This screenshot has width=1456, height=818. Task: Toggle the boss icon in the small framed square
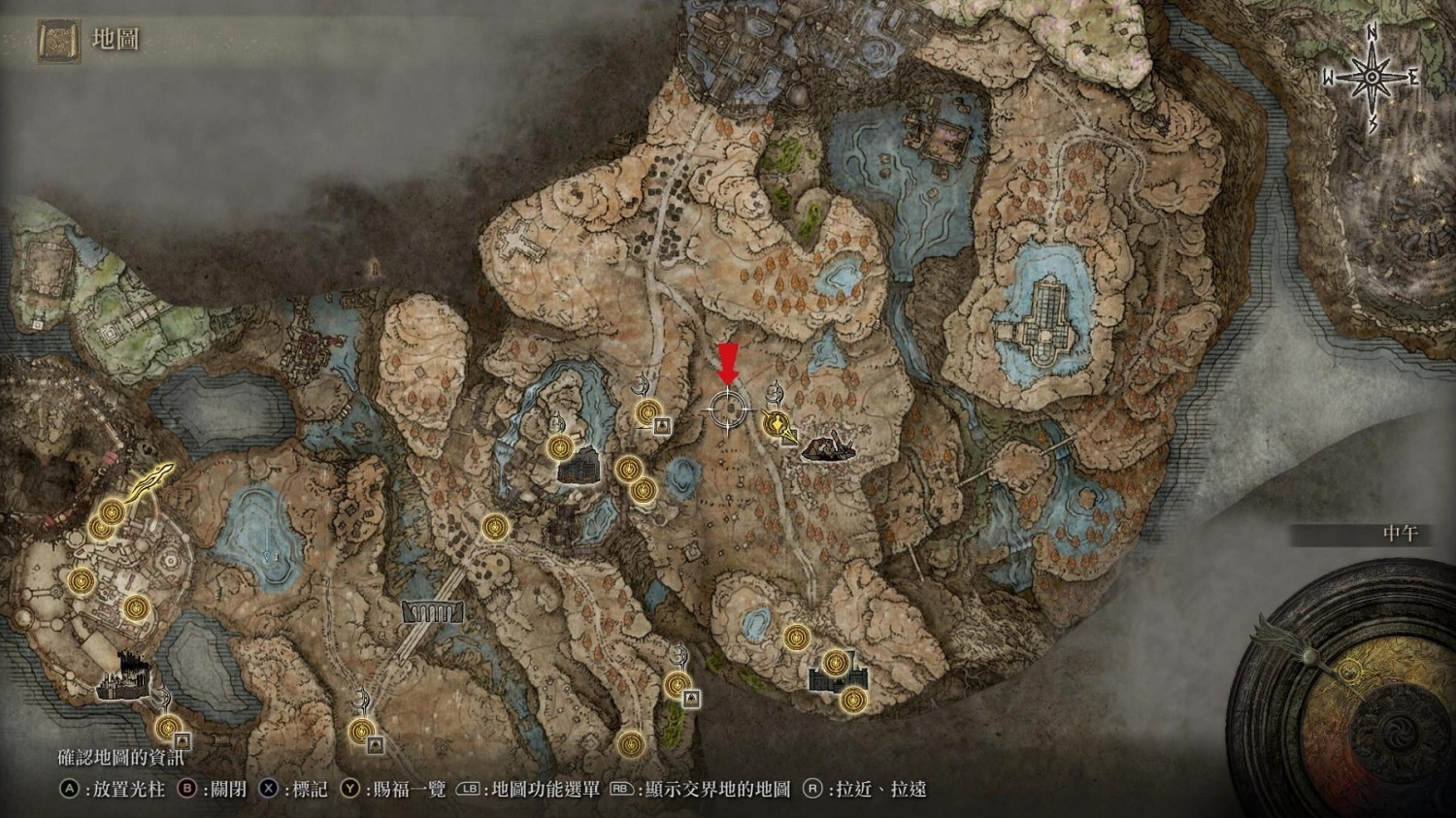pos(663,425)
